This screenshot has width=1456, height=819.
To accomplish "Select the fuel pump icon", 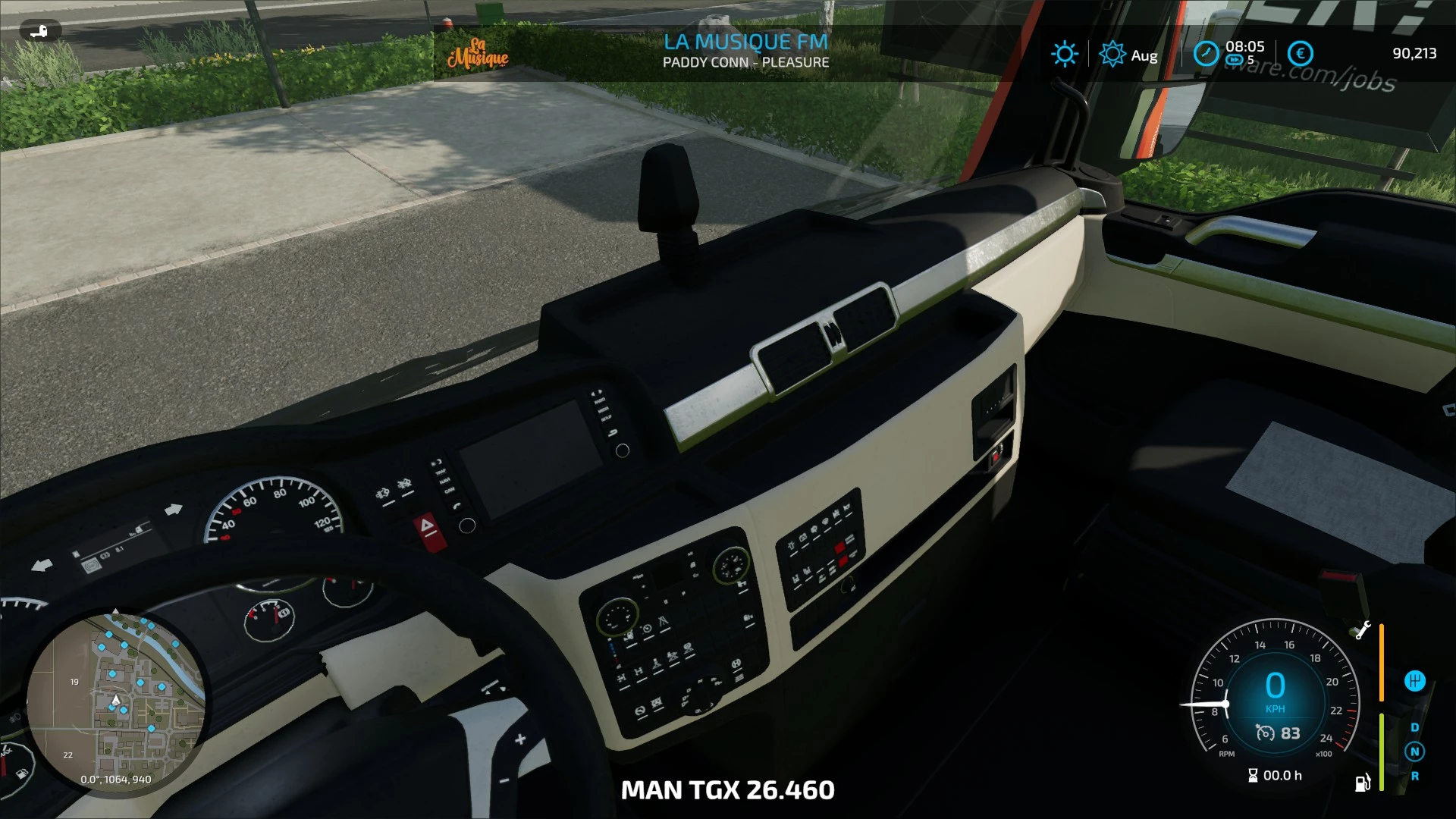I will point(1363,783).
